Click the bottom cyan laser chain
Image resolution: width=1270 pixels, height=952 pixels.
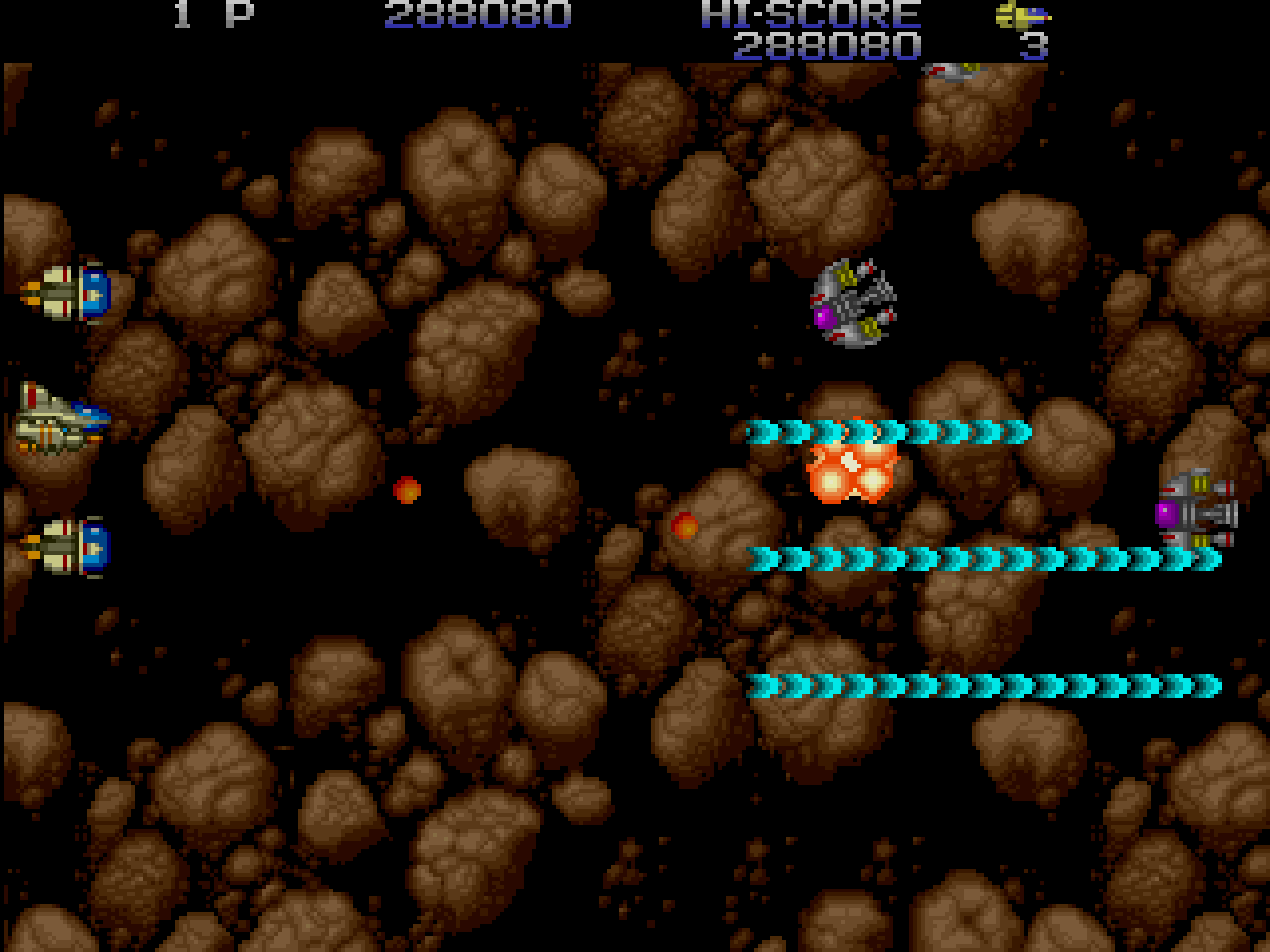click(x=987, y=684)
